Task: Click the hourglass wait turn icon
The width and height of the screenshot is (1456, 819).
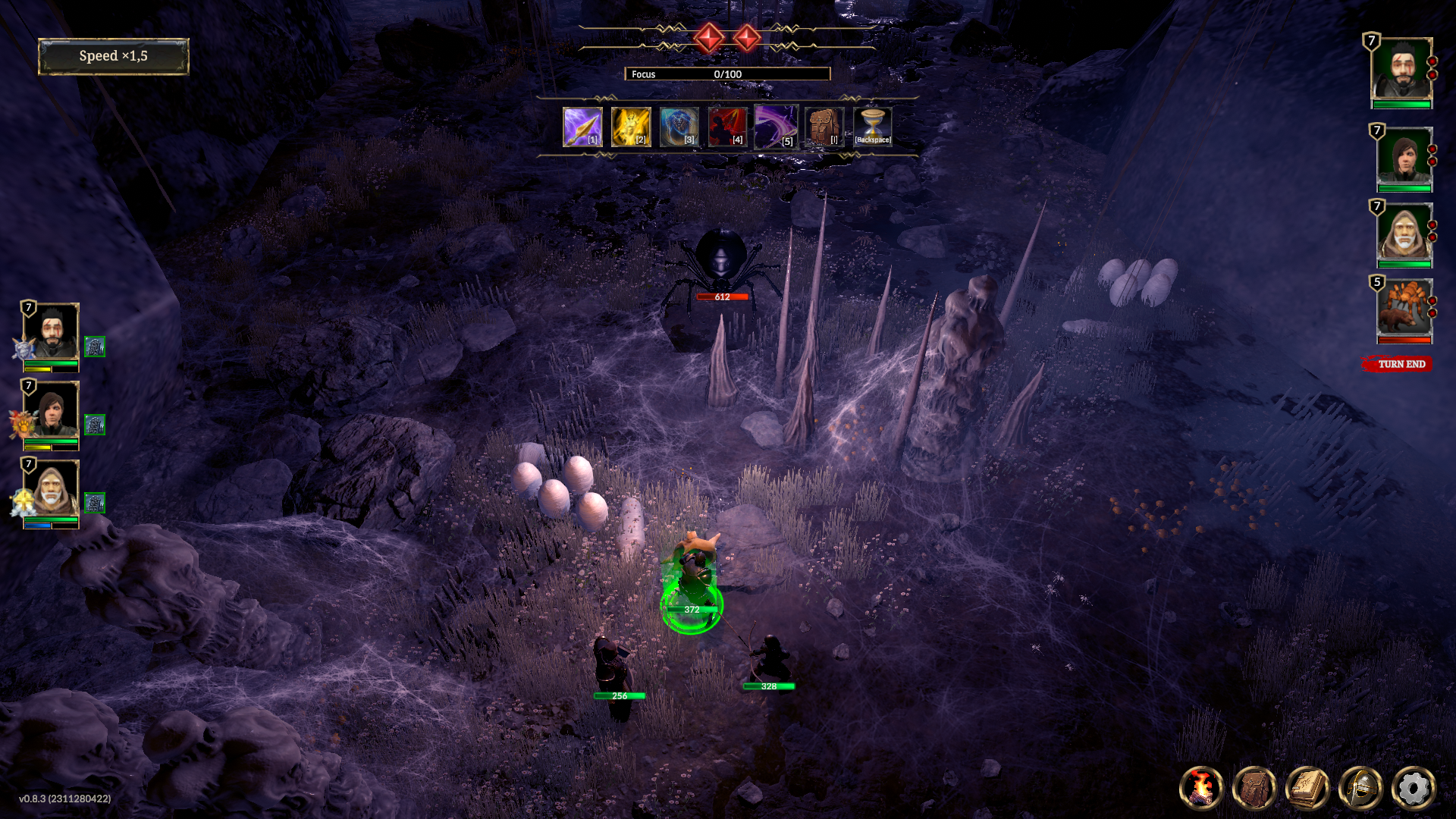Action: (x=873, y=127)
